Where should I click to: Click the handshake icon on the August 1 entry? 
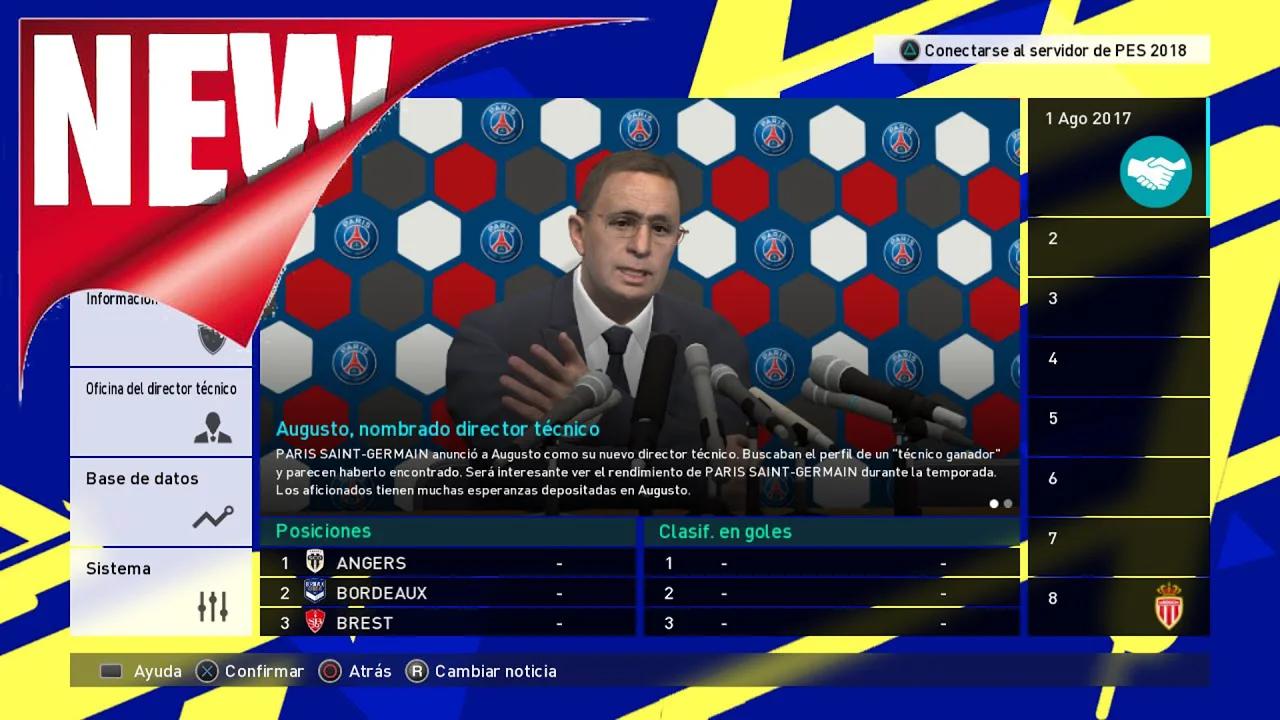[x=1157, y=172]
